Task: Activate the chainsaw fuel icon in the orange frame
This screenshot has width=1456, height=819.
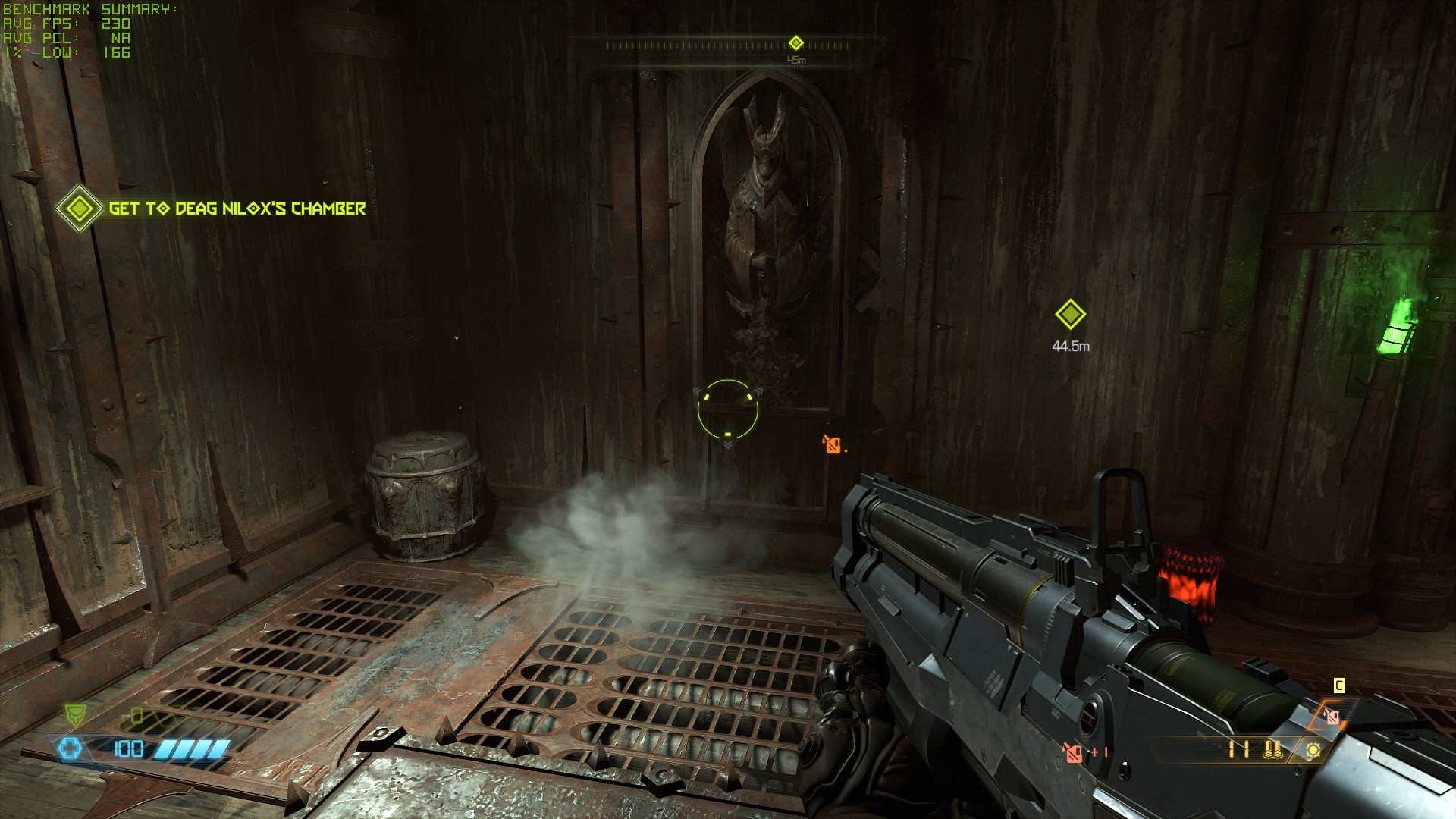Action: point(1331,715)
